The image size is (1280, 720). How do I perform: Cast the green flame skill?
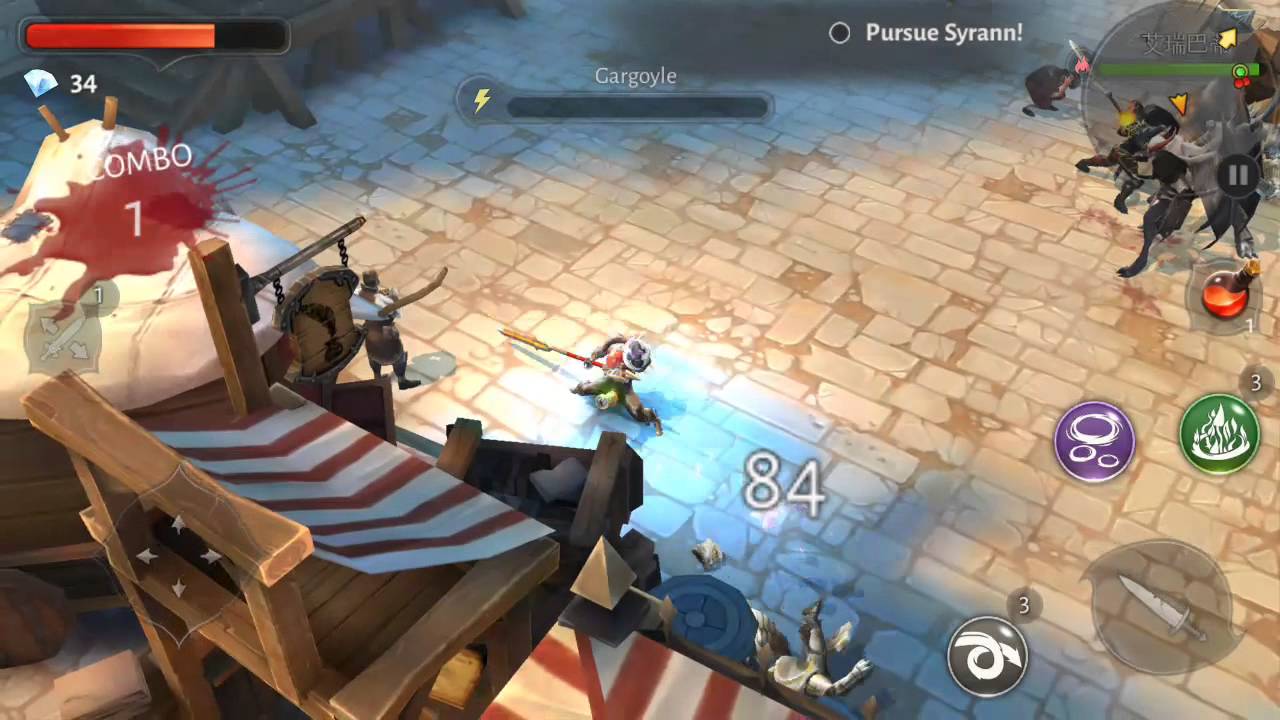1219,433
